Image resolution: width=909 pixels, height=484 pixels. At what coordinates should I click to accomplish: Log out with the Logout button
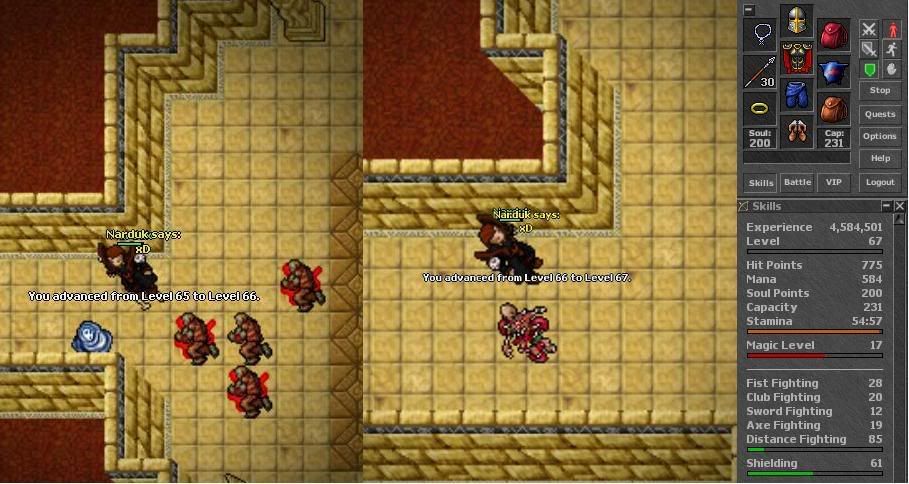point(880,183)
